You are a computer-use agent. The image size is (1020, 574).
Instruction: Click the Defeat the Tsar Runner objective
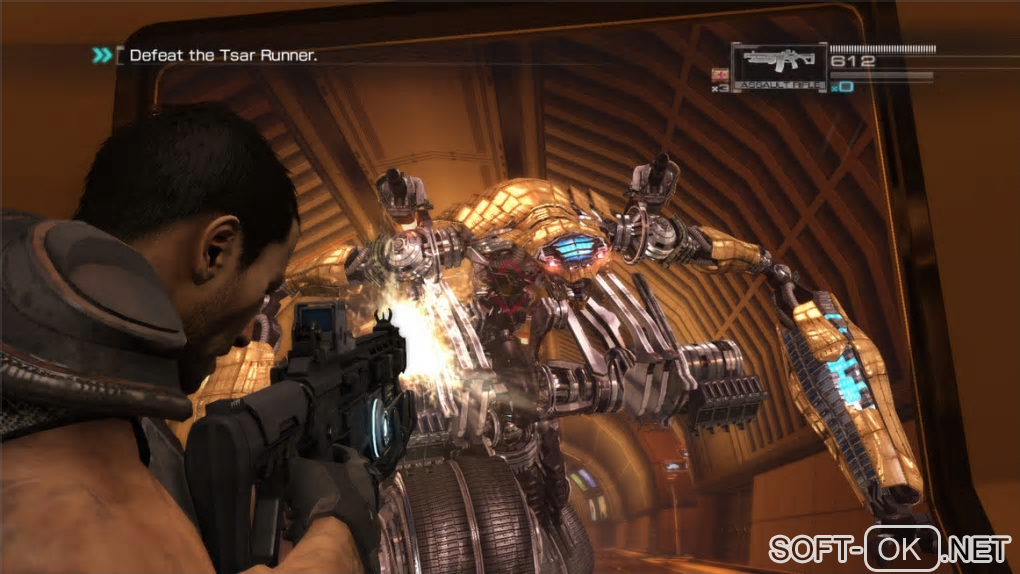(223, 56)
